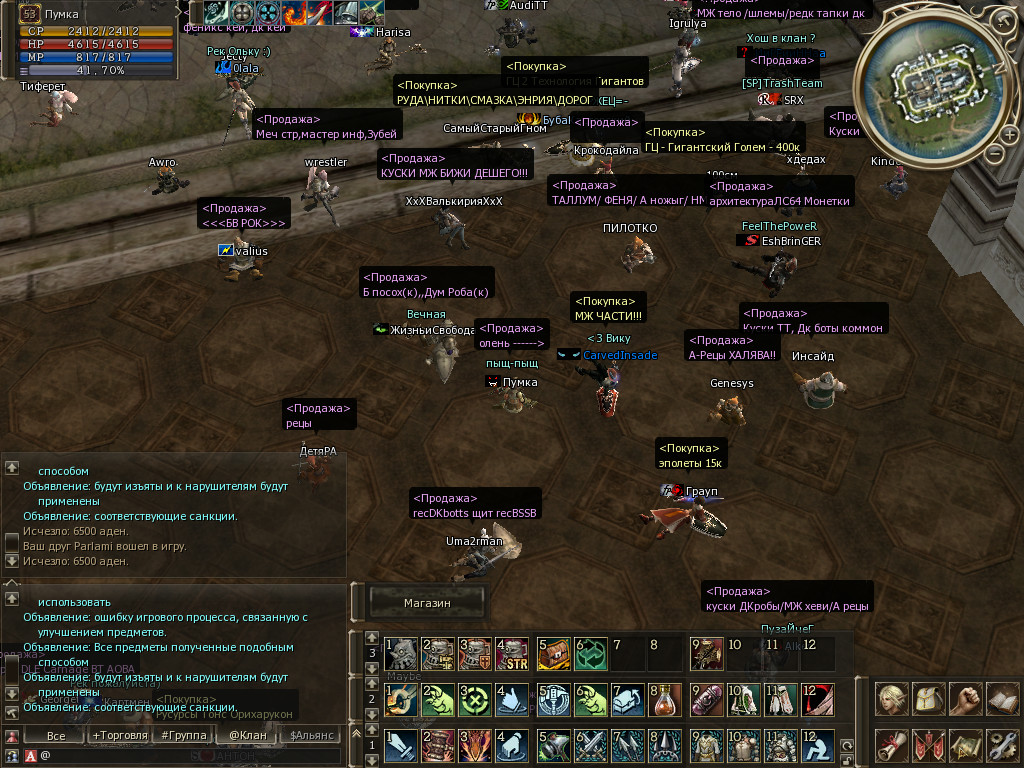The width and height of the screenshot is (1024, 768).
Task: Open the skills book icon
Action: tap(1002, 699)
